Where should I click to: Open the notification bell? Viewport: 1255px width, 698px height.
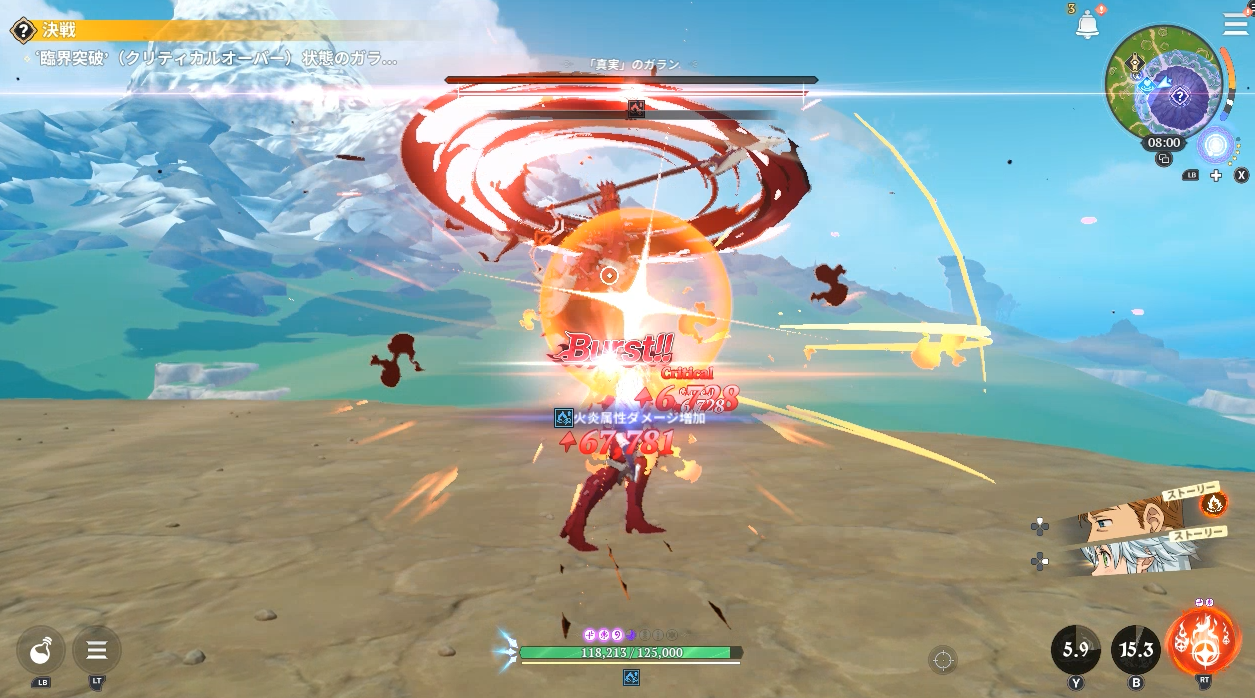coord(1087,26)
